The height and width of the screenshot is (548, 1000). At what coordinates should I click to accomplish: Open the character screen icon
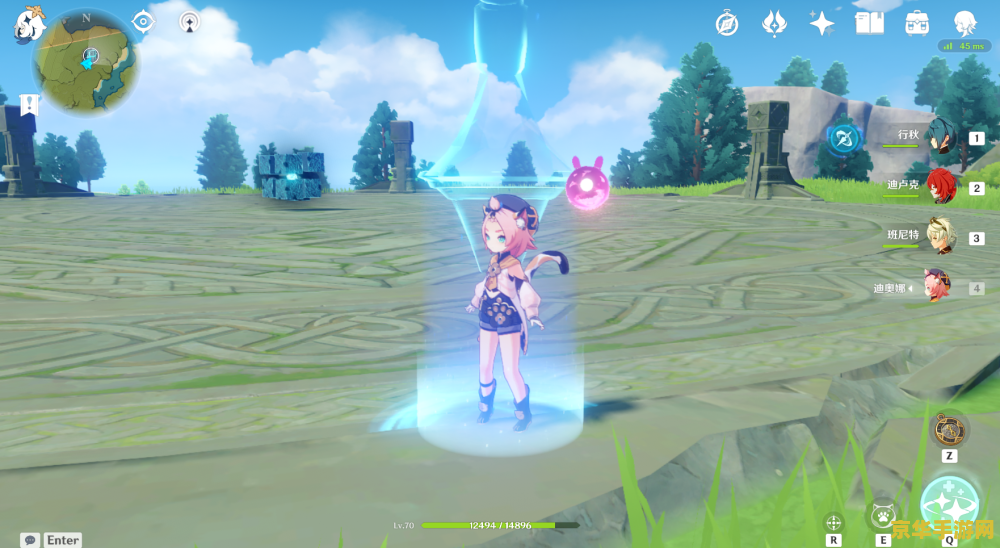click(x=964, y=23)
